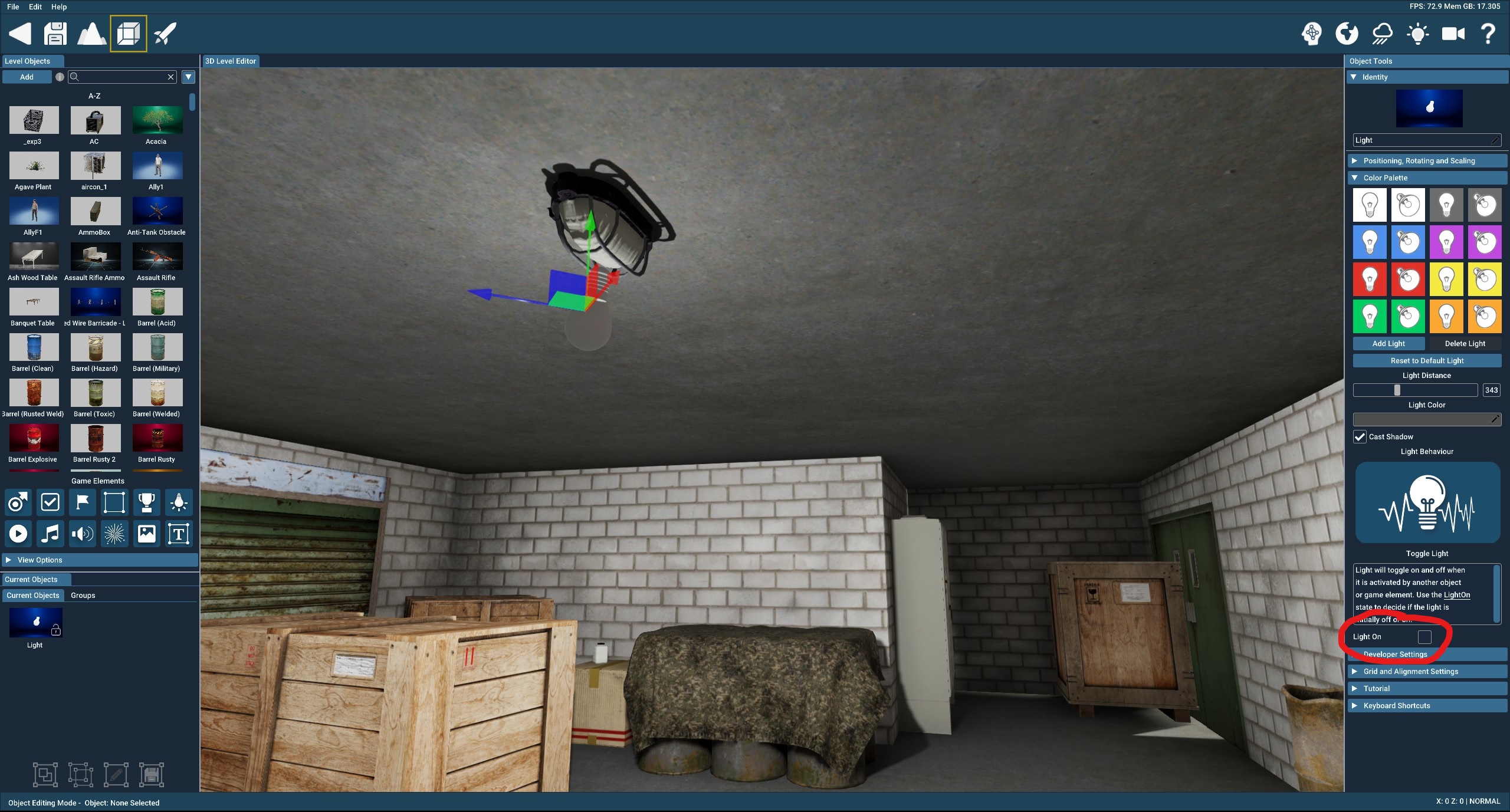This screenshot has height=812, width=1510.
Task: Enable the Light On checkbox
Action: tap(1426, 637)
